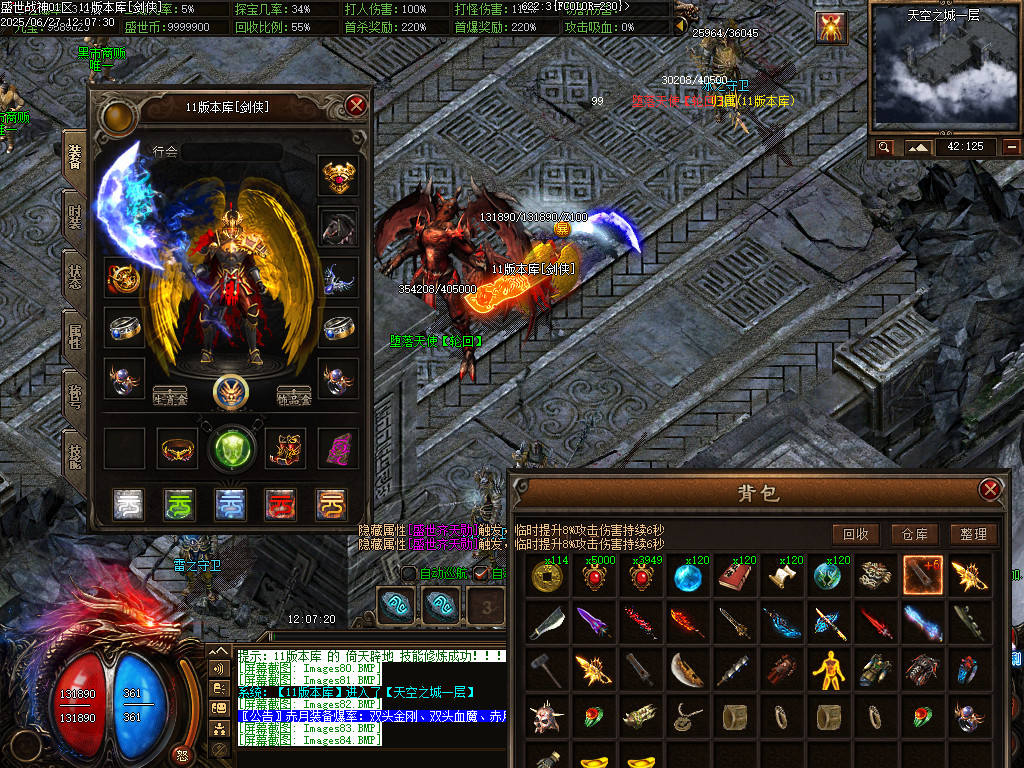The width and height of the screenshot is (1024, 768).
Task: Select the gold coin stack in bag
Action: tap(547, 576)
